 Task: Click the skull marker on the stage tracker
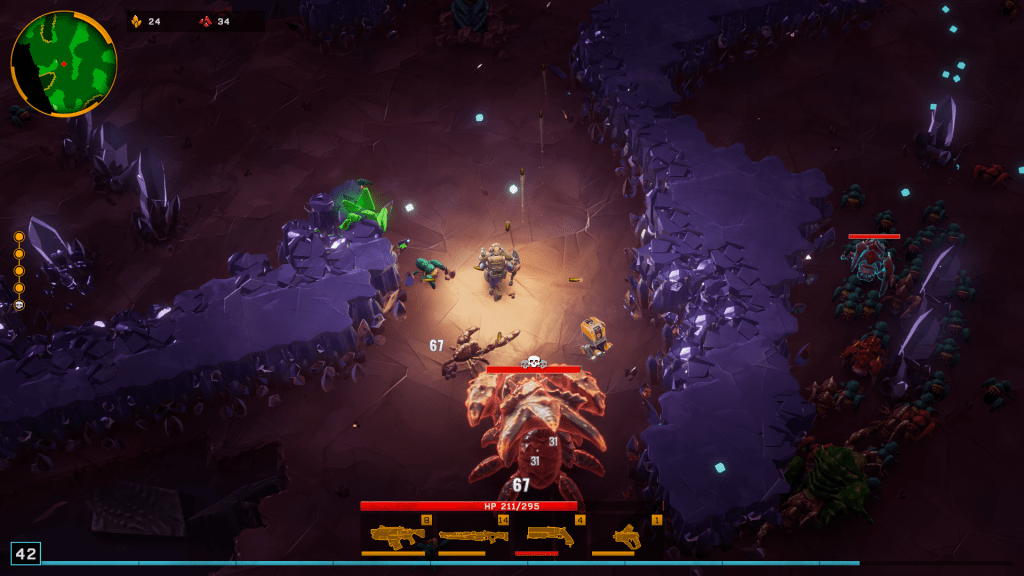[x=19, y=304]
